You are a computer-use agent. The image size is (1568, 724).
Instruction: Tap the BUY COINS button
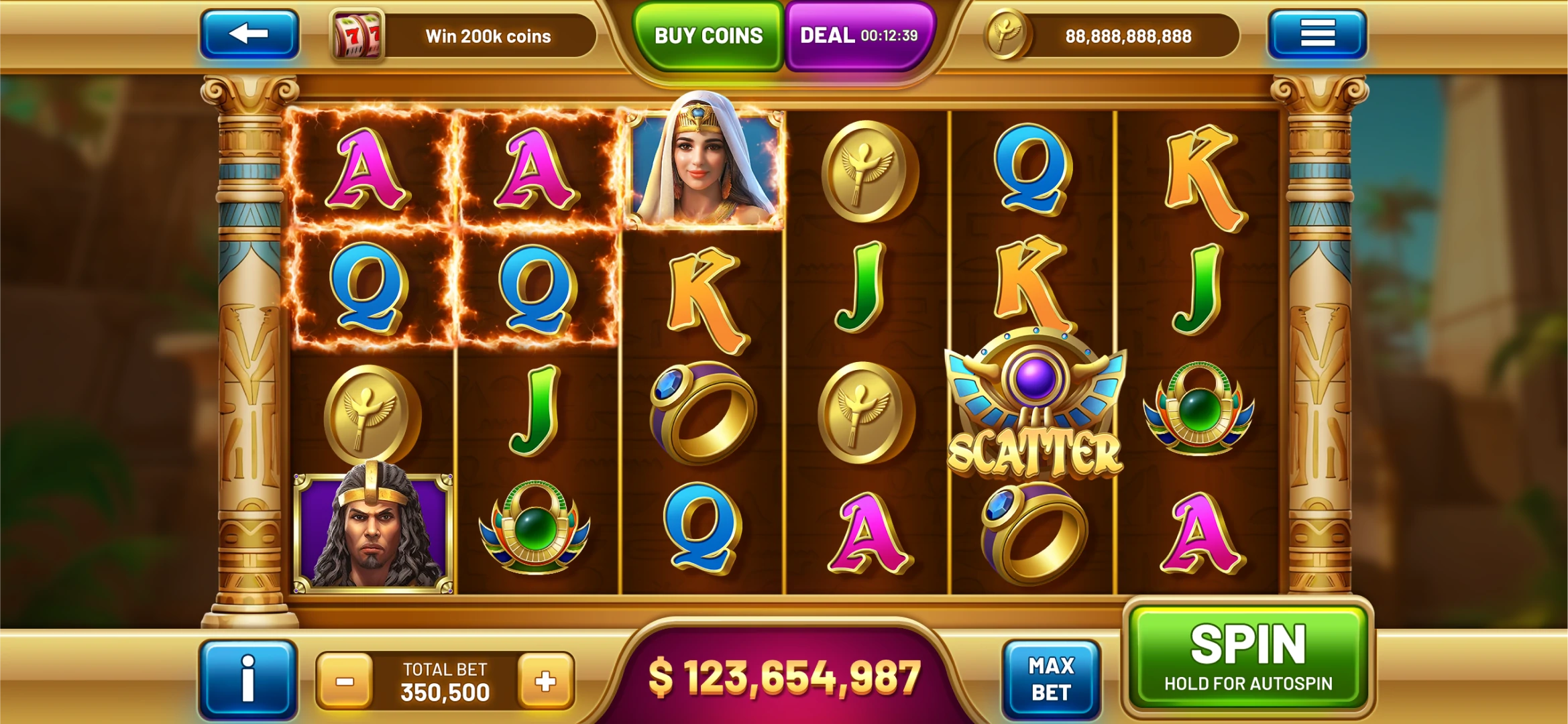(x=708, y=36)
